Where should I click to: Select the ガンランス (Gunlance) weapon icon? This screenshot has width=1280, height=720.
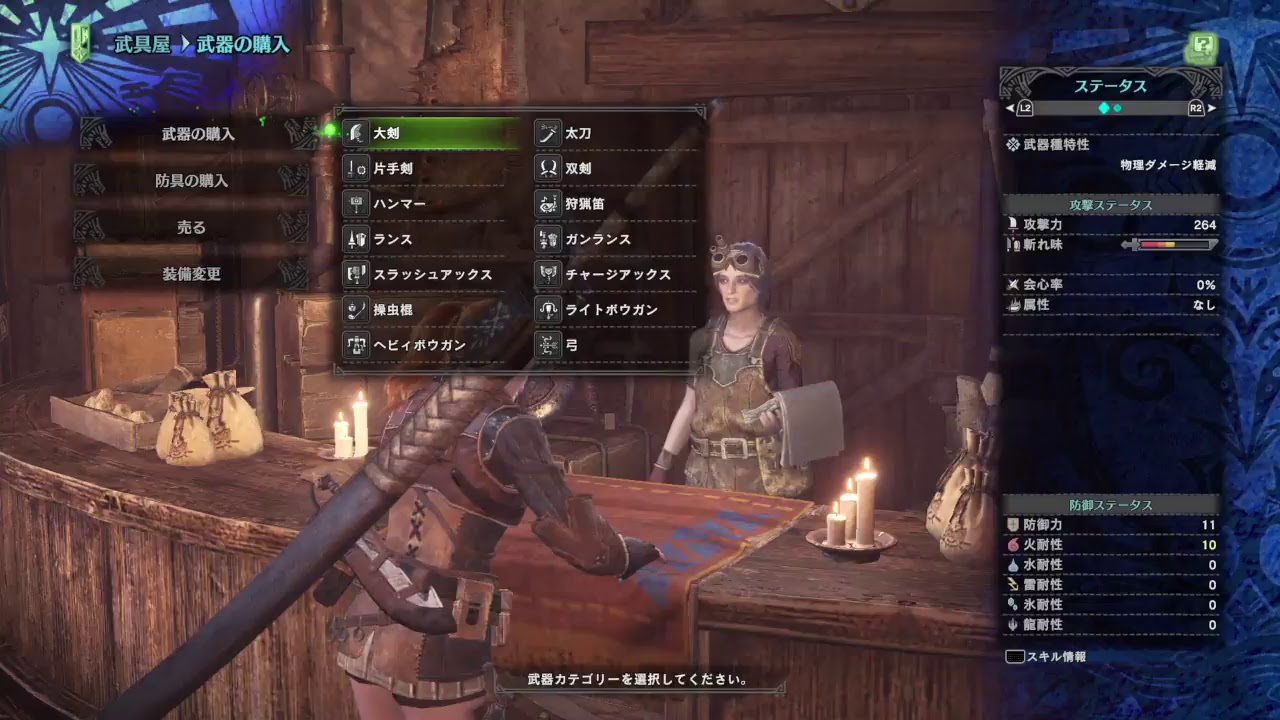545,239
